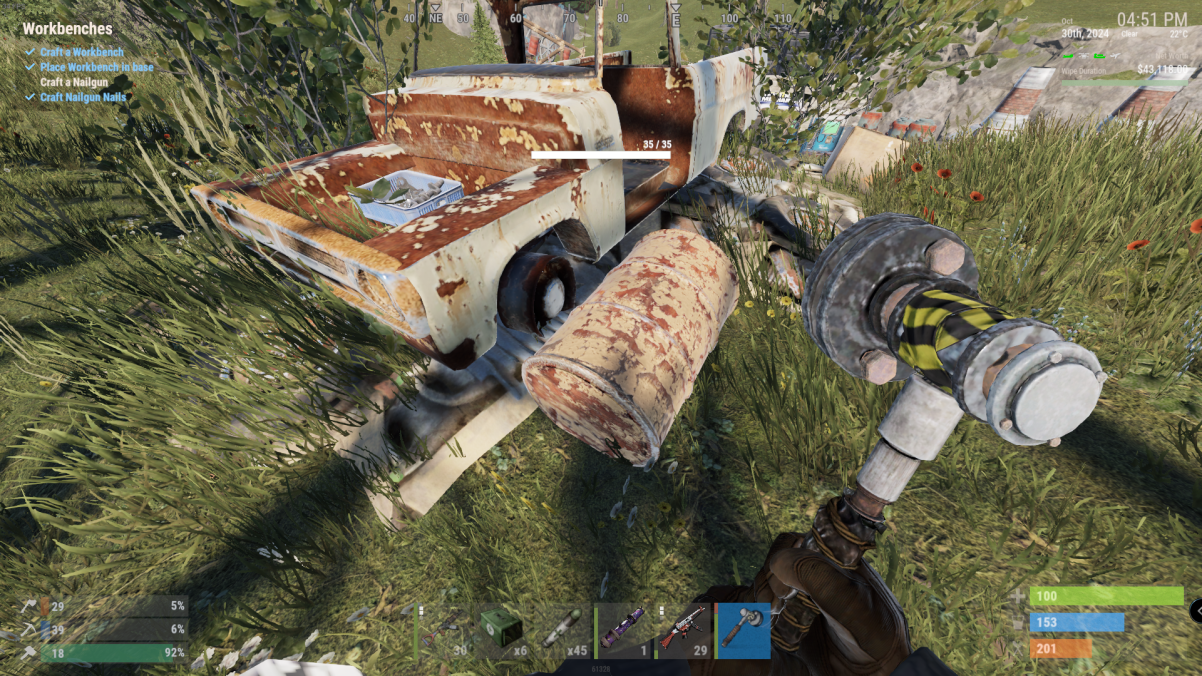Click the Place Workbench in base objective
The image size is (1202, 676).
tap(96, 67)
